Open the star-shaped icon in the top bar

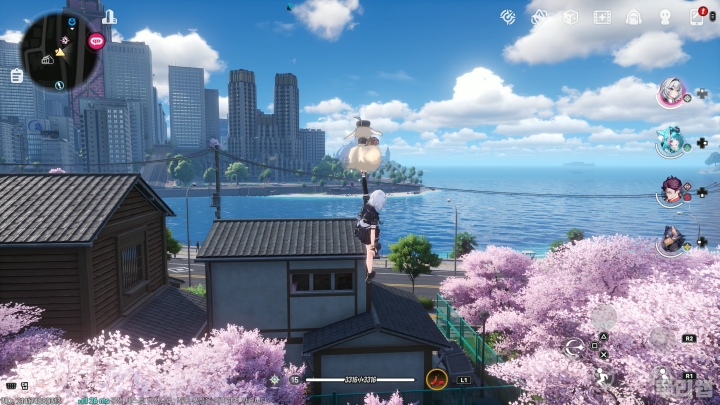pyautogui.click(x=539, y=17)
